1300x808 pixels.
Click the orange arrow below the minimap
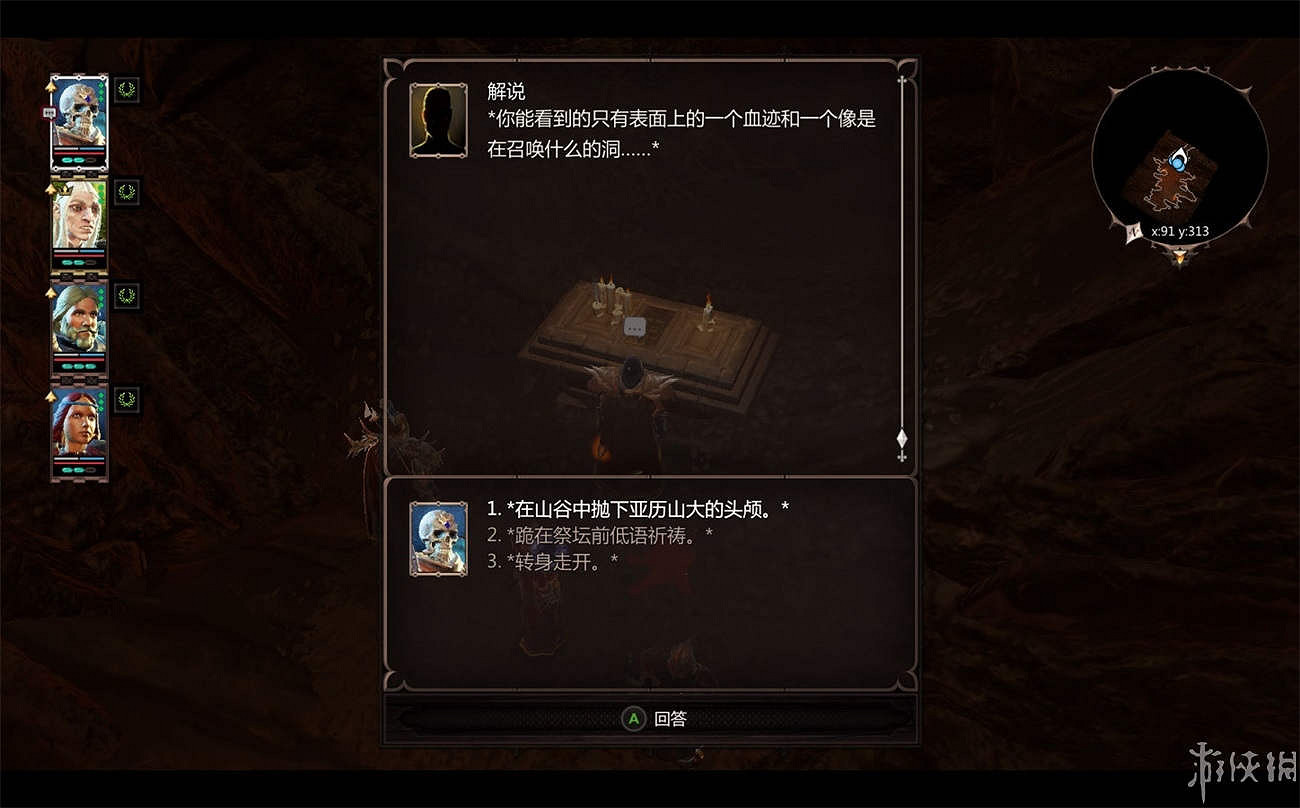point(1178,258)
